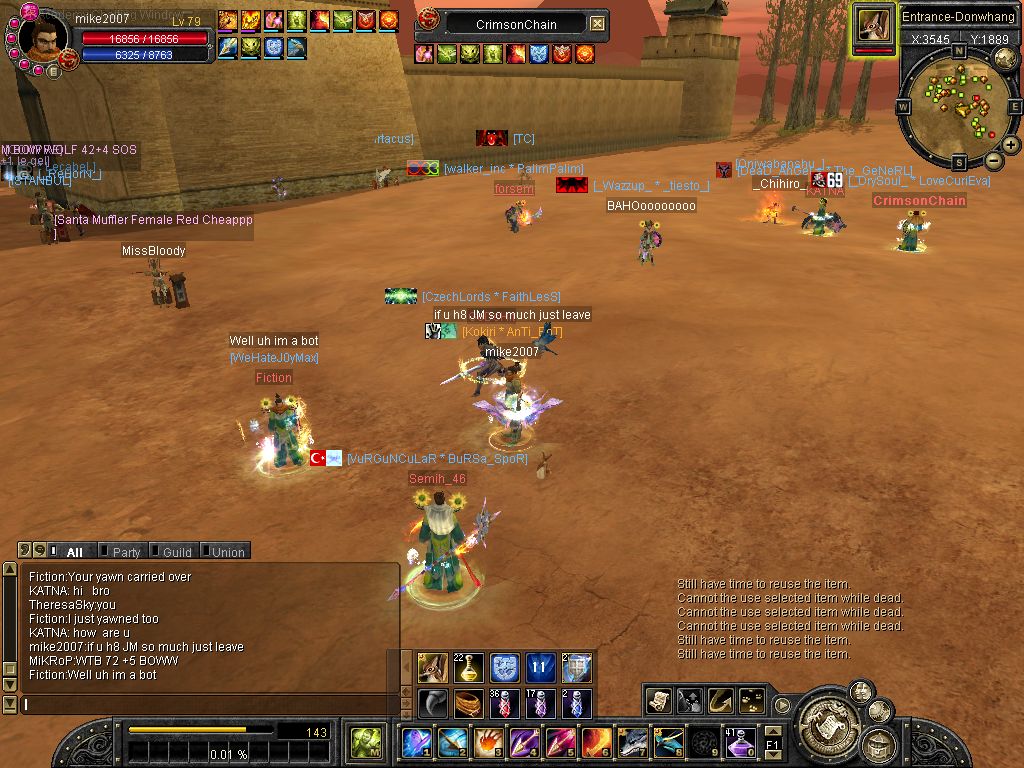Image resolution: width=1024 pixels, height=768 pixels.
Task: Switch chat to the Guild tab
Action: click(176, 551)
